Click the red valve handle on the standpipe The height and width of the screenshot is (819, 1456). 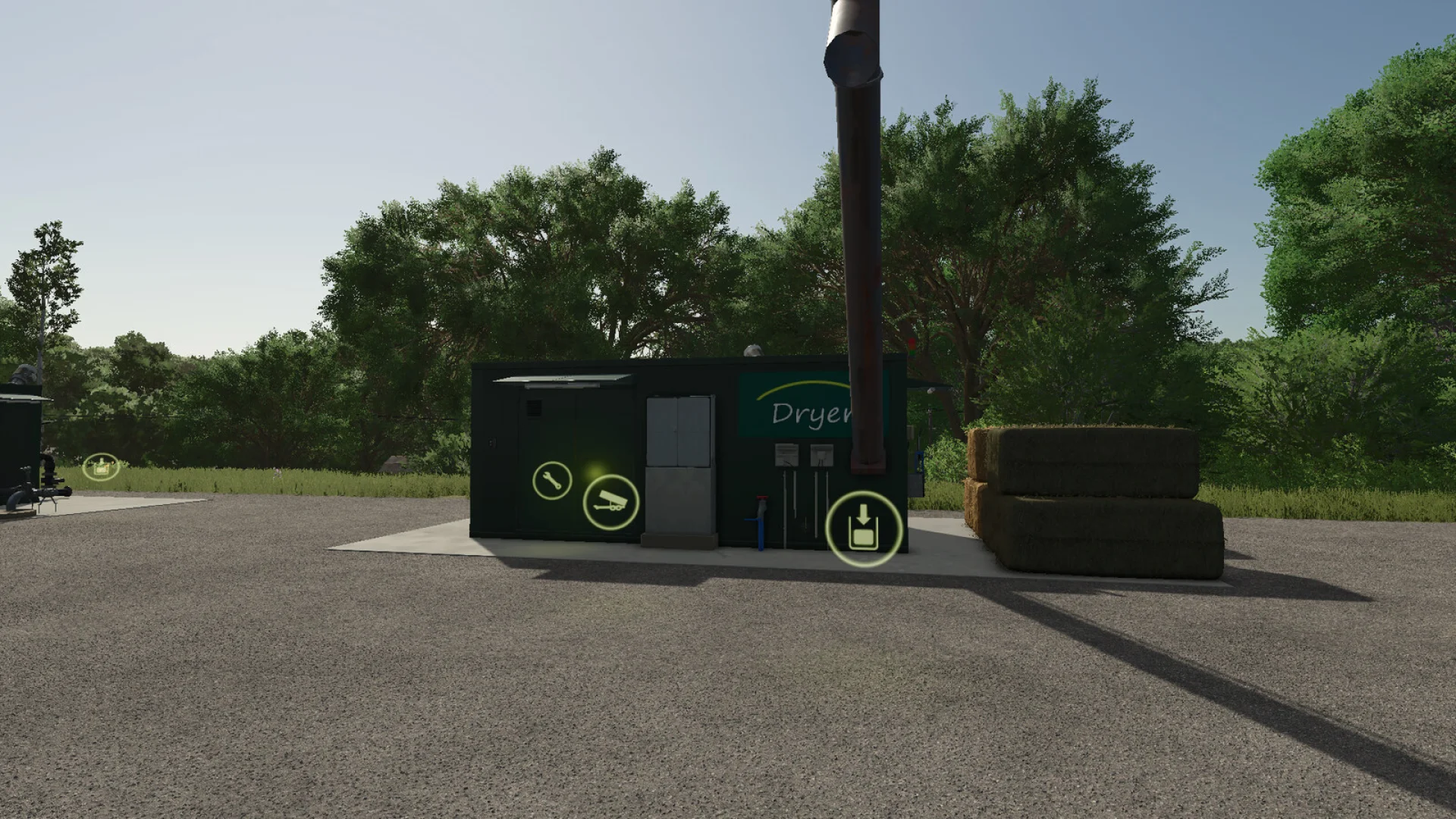click(x=762, y=497)
